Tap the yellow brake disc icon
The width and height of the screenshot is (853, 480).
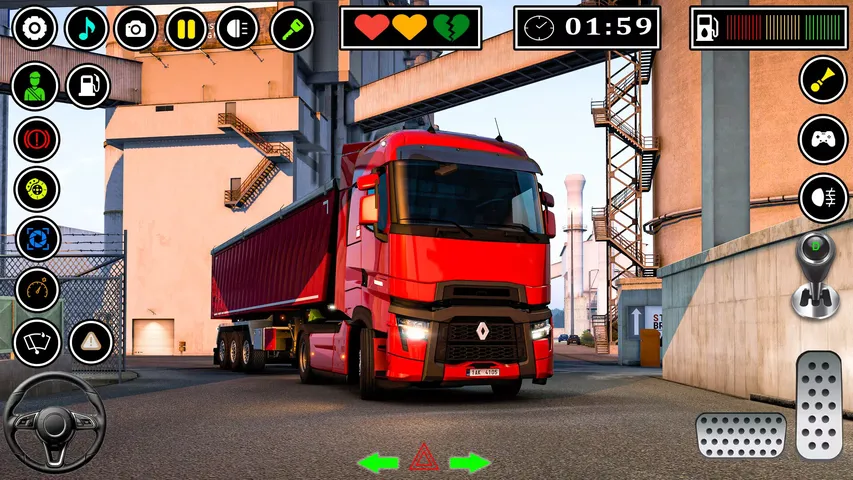click(x=37, y=189)
